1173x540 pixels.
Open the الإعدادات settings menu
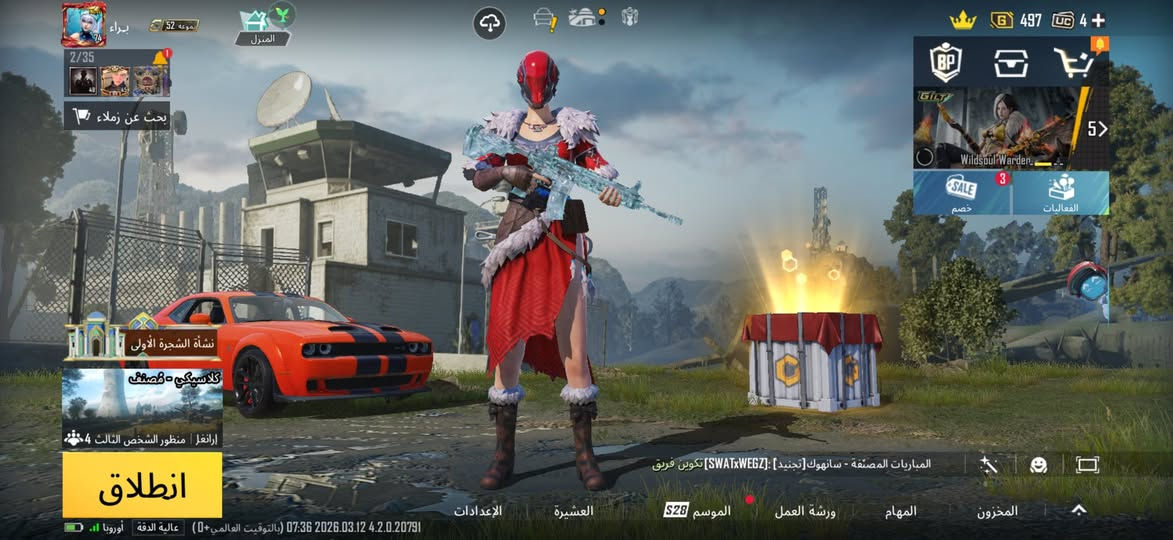[x=477, y=511]
